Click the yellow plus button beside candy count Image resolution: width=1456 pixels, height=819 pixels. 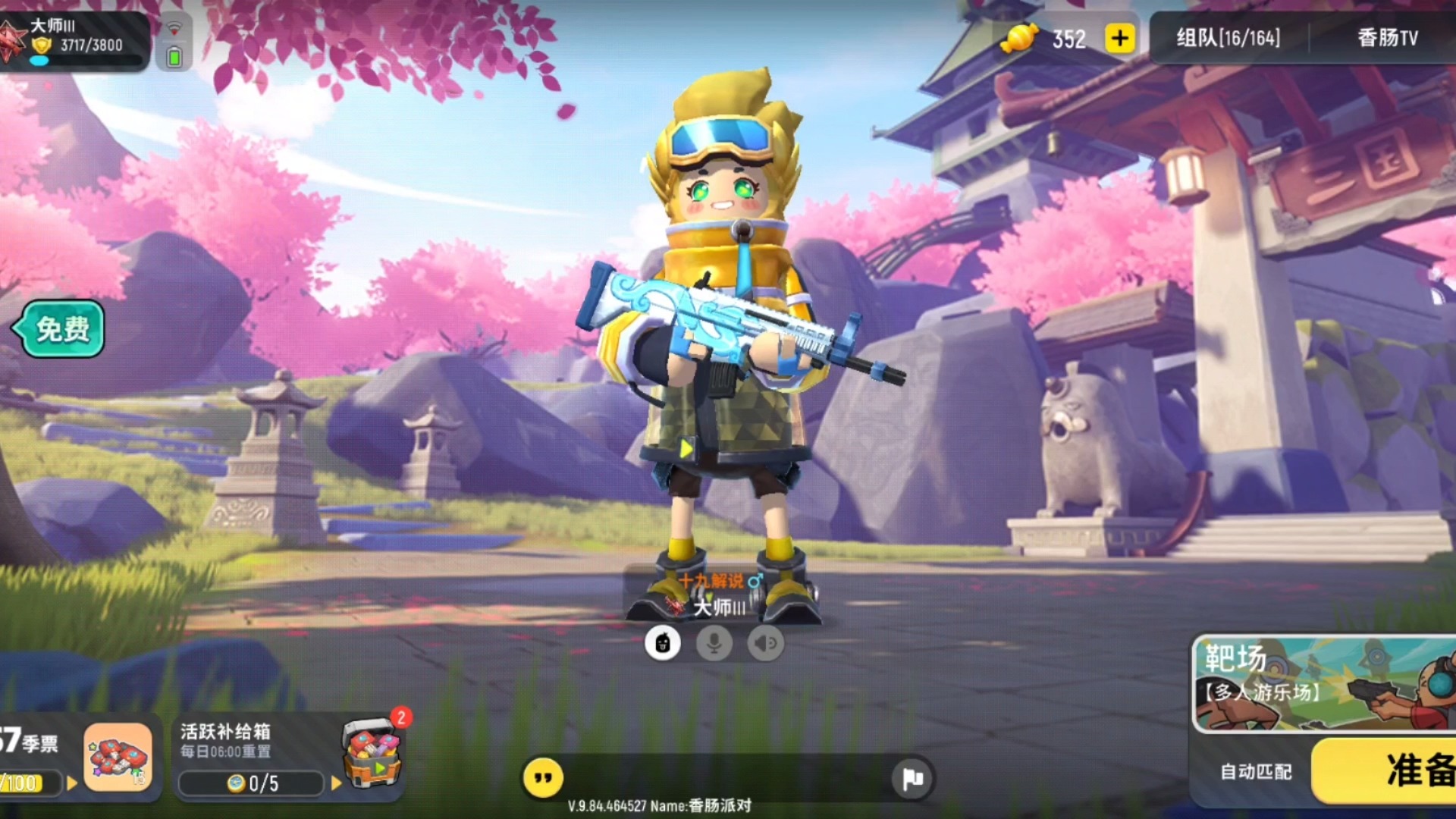pyautogui.click(x=1120, y=38)
